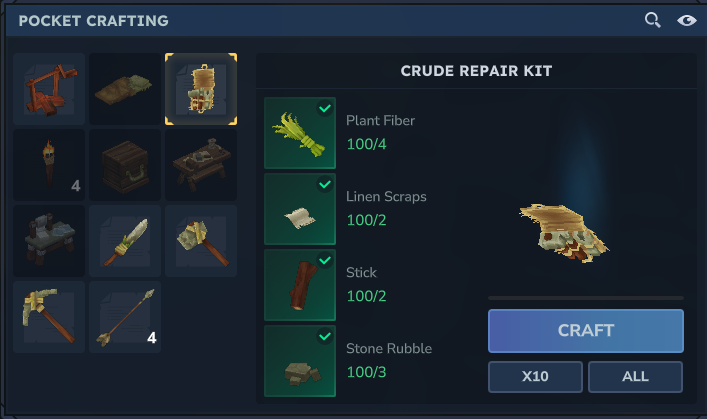
Task: Click the Stick ingredient slot
Action: pyautogui.click(x=300, y=285)
